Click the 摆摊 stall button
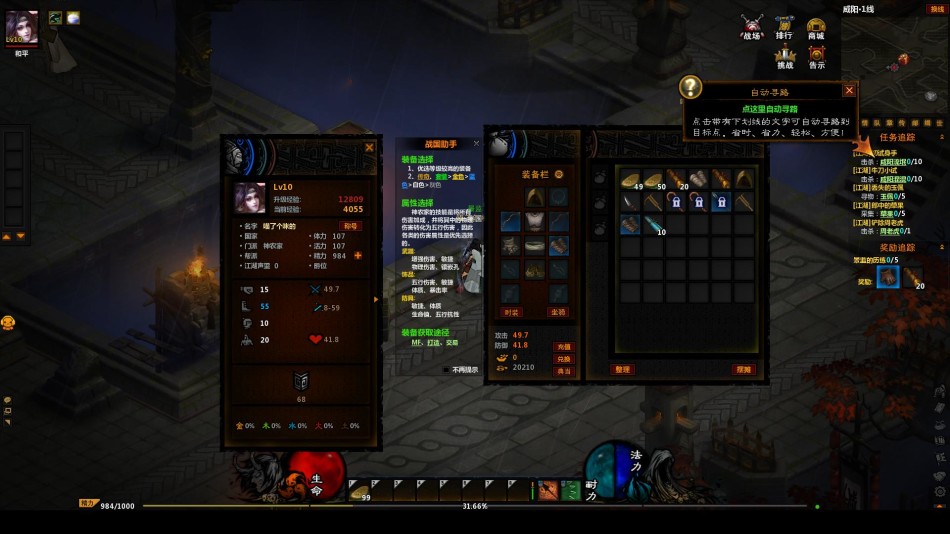The height and width of the screenshot is (534, 950). [x=743, y=369]
